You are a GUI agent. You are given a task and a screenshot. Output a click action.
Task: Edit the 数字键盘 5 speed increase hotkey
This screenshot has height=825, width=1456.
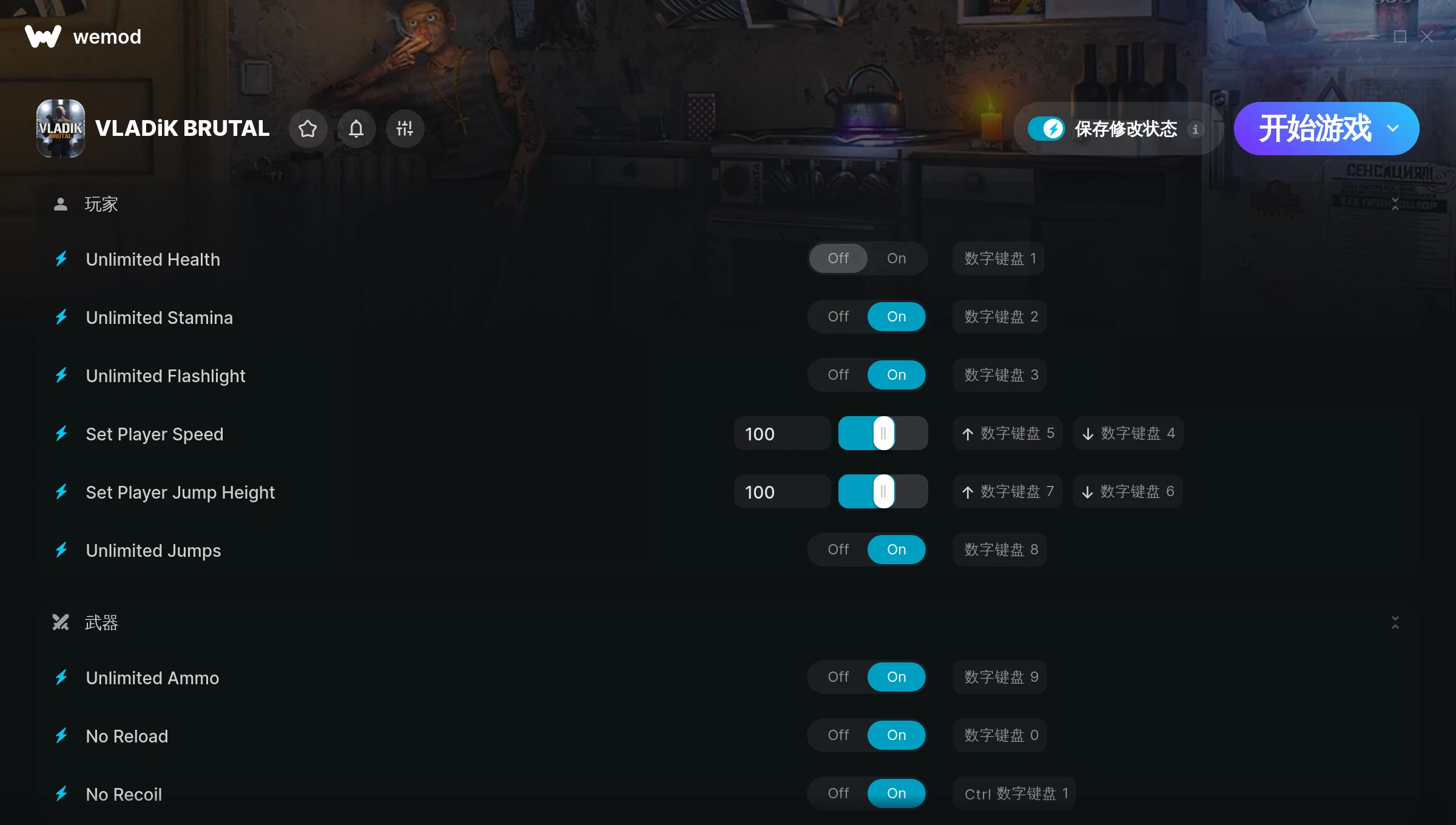[x=1008, y=433]
